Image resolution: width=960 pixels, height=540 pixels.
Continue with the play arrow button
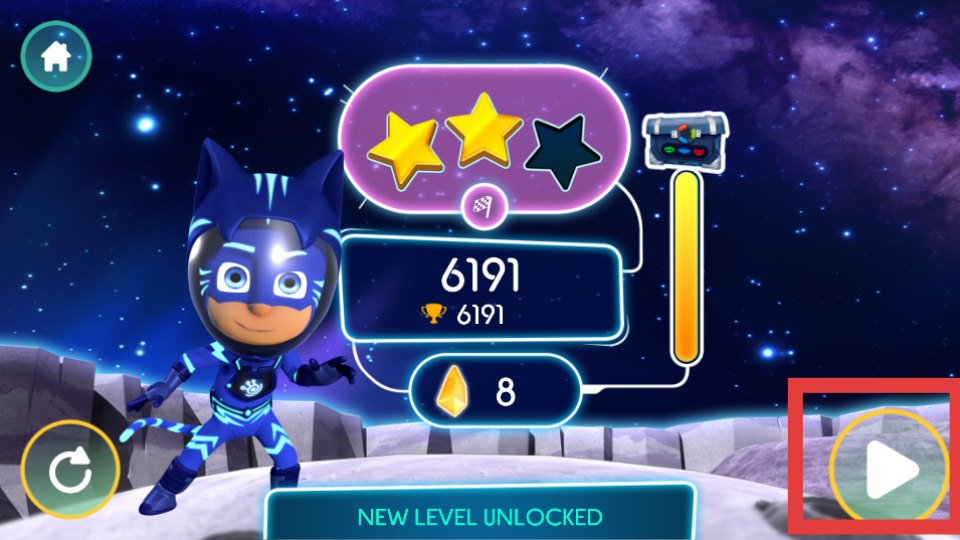pos(889,468)
